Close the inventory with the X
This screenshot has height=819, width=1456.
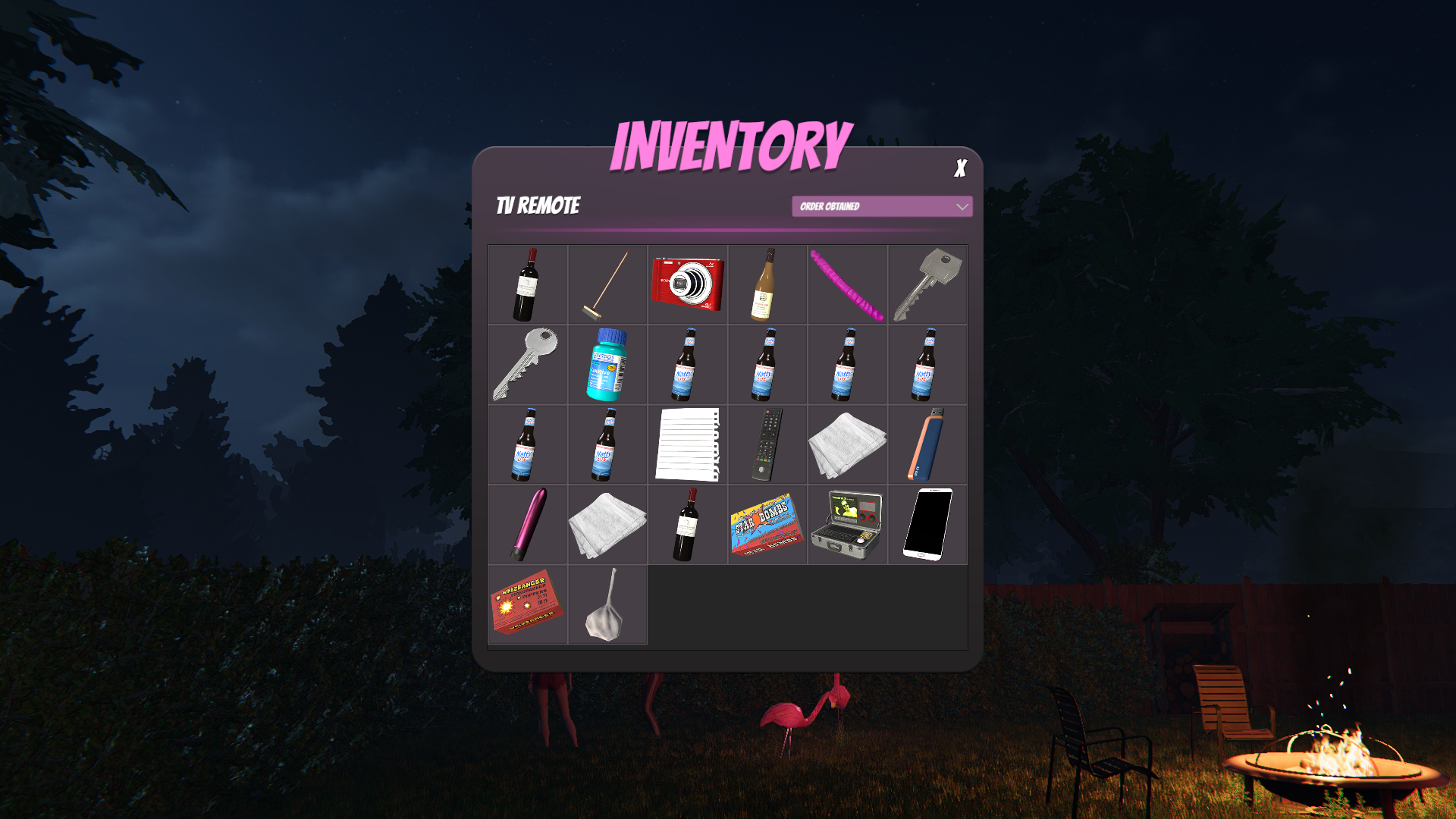point(960,168)
